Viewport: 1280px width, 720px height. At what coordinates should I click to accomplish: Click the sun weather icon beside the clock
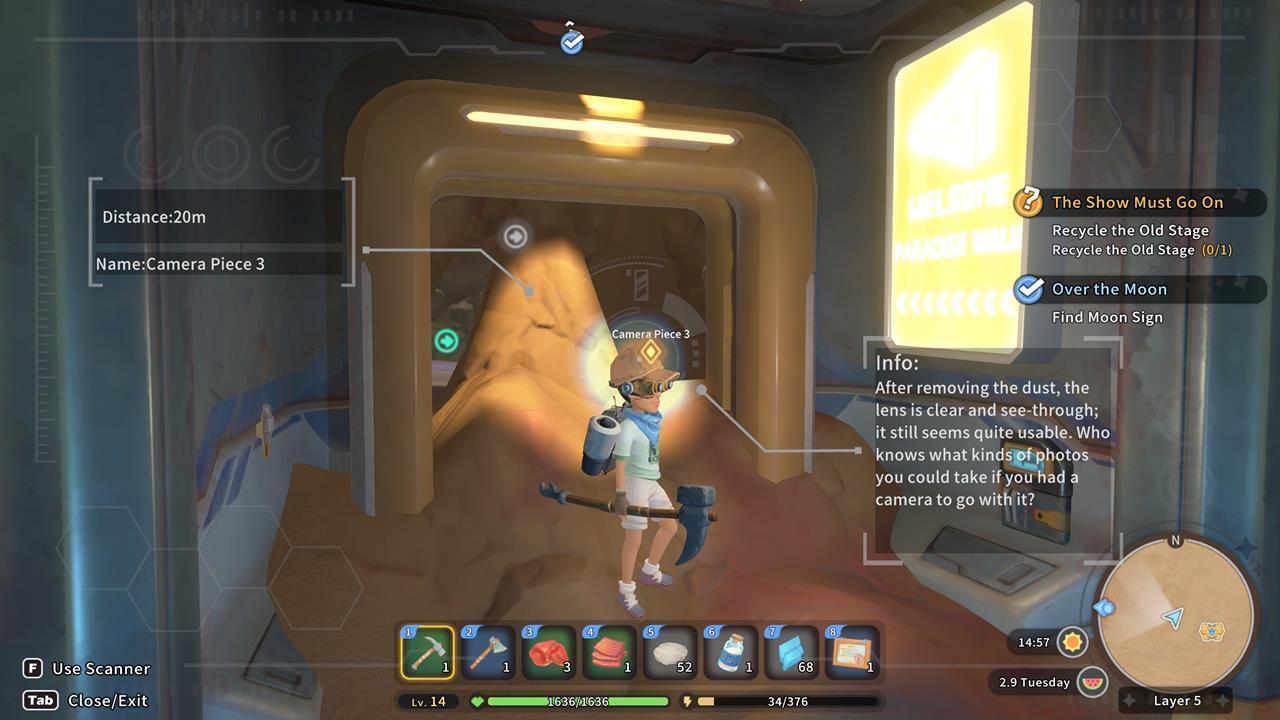pyautogui.click(x=1073, y=643)
